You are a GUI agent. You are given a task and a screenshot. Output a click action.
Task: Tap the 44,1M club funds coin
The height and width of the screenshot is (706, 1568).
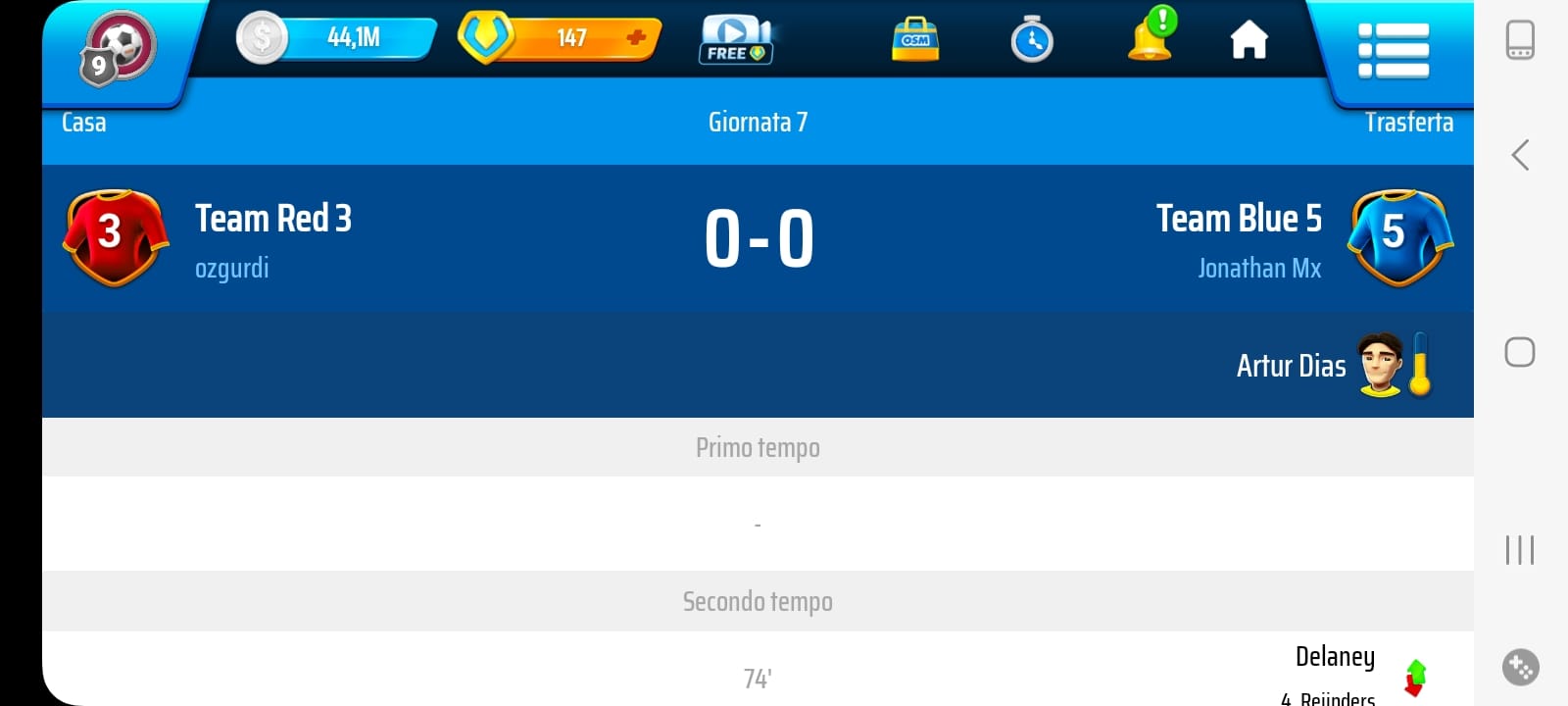pos(262,38)
